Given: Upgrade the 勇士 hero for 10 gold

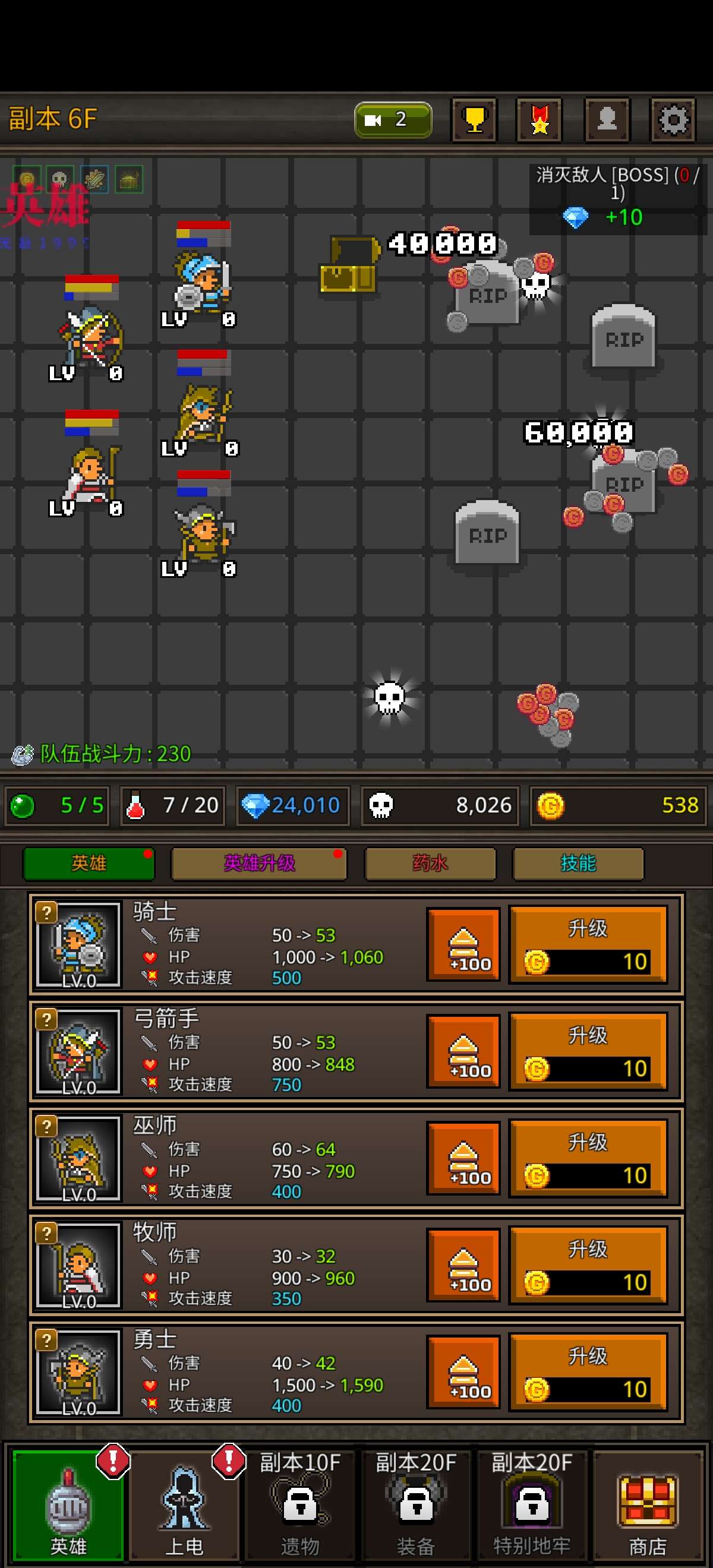Looking at the screenshot, I should tap(588, 1372).
